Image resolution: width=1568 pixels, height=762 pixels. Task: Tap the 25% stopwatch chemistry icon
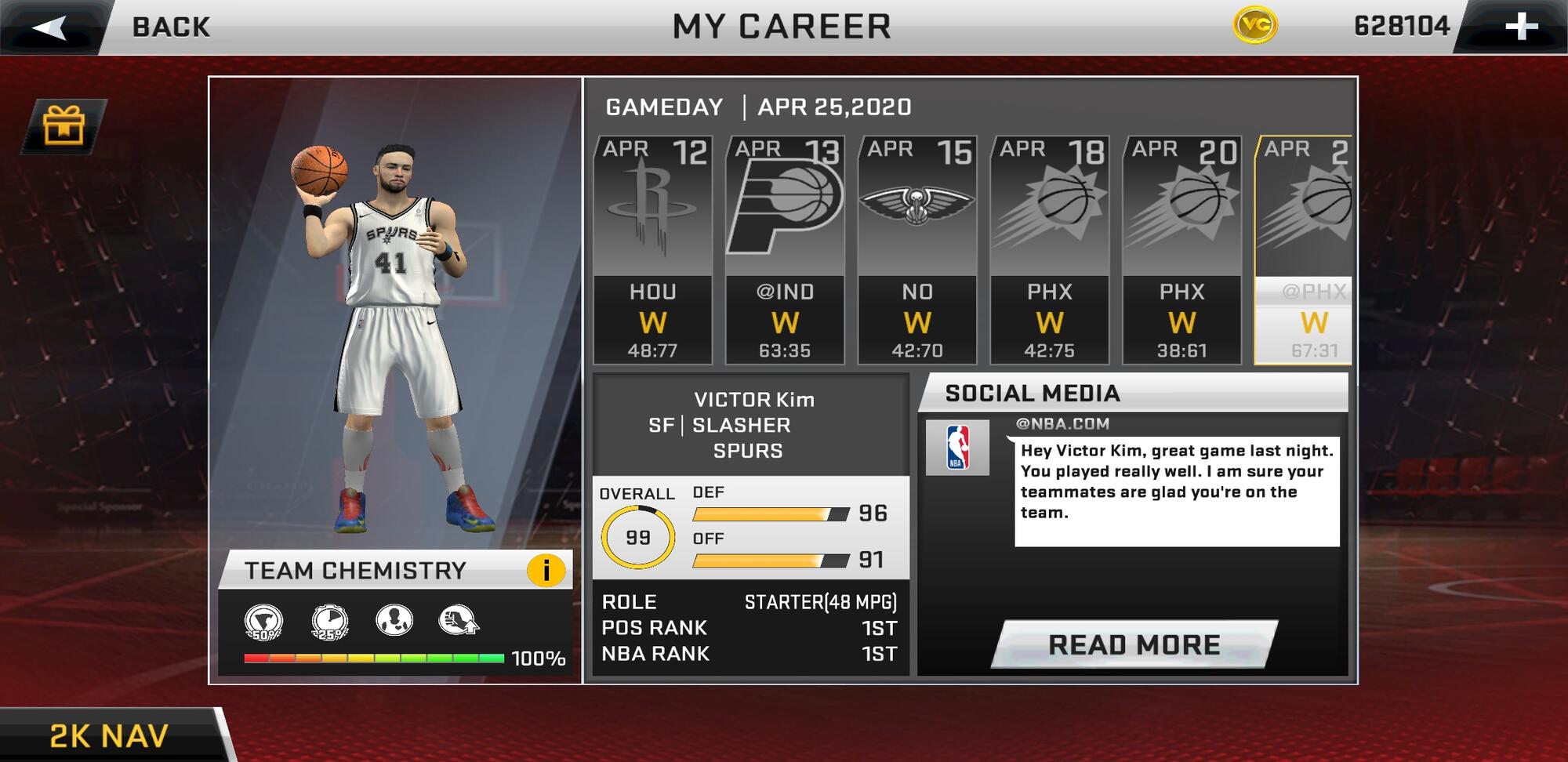pos(329,622)
